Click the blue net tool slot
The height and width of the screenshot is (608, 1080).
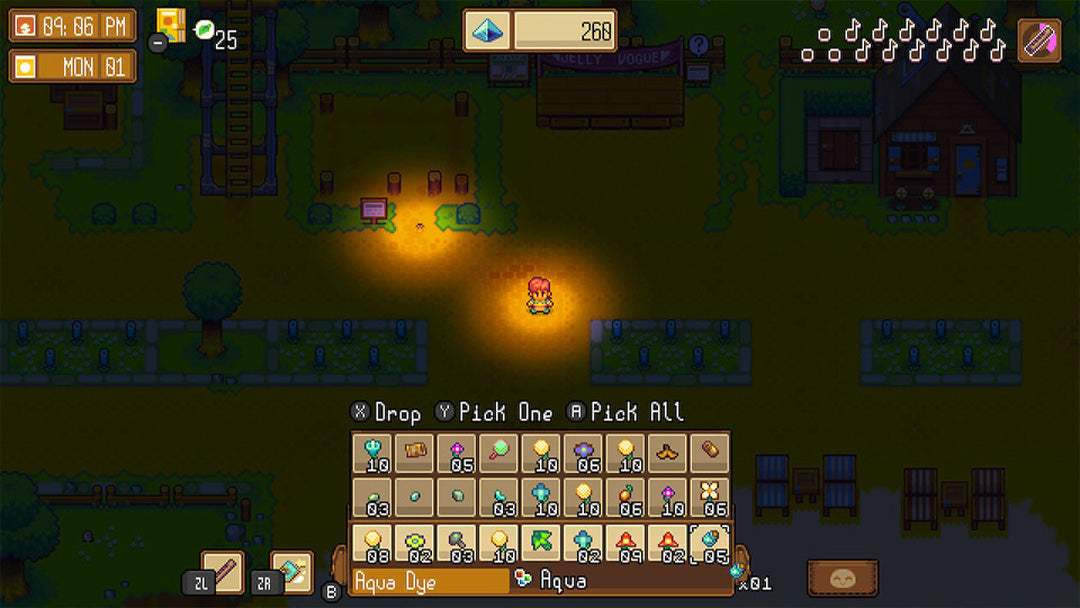(x=292, y=572)
